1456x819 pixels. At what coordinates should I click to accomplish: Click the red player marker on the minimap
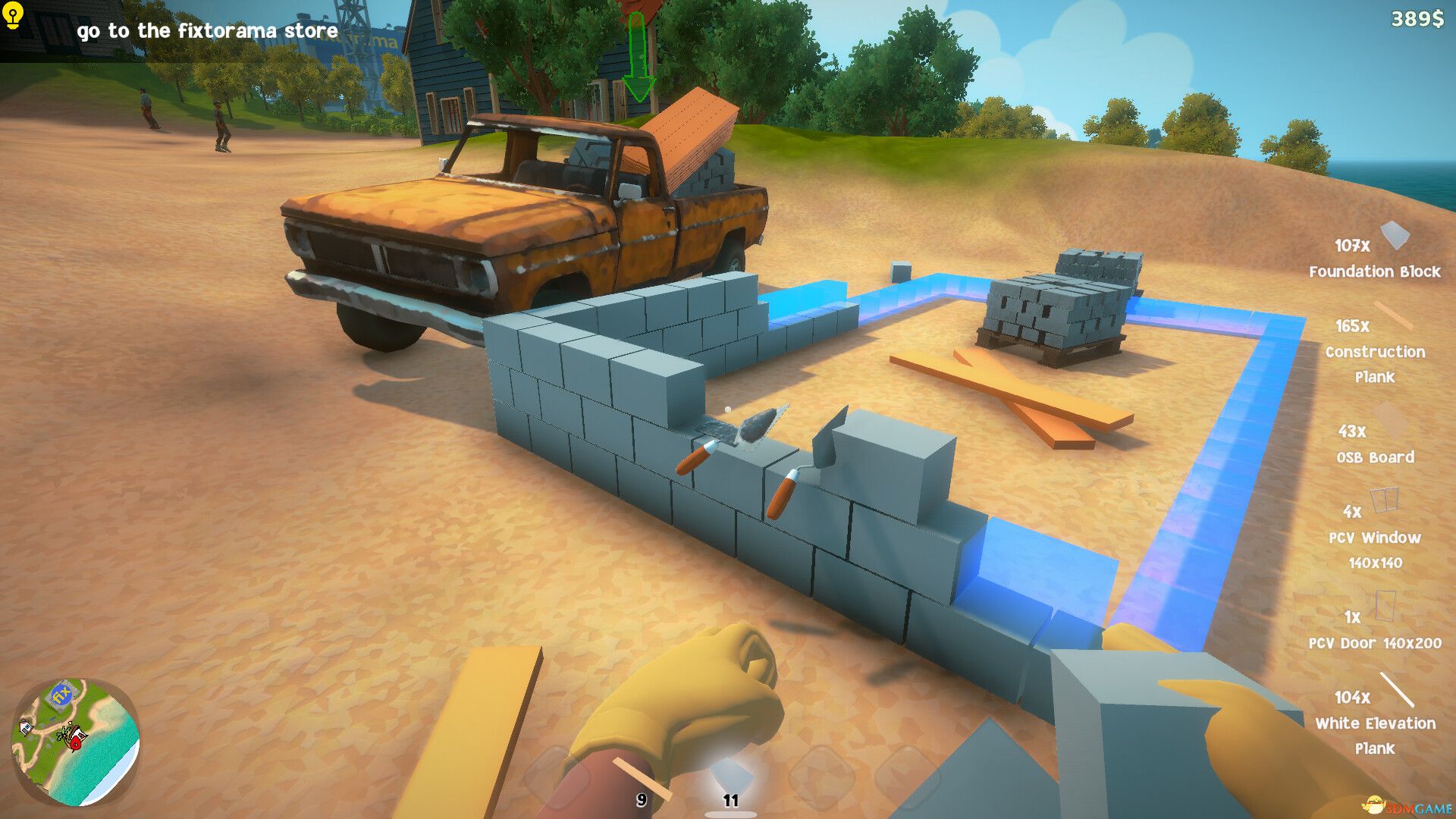tap(76, 743)
